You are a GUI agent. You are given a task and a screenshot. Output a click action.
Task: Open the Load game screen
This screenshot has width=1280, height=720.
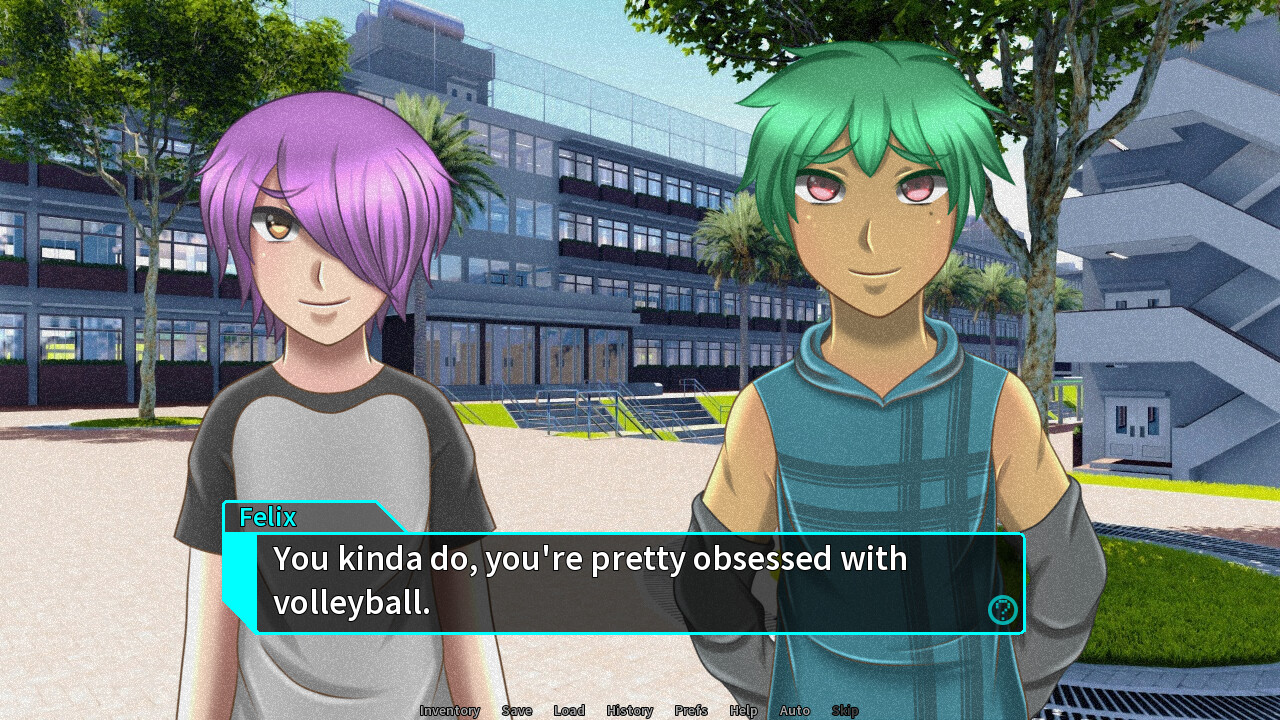[x=569, y=711]
